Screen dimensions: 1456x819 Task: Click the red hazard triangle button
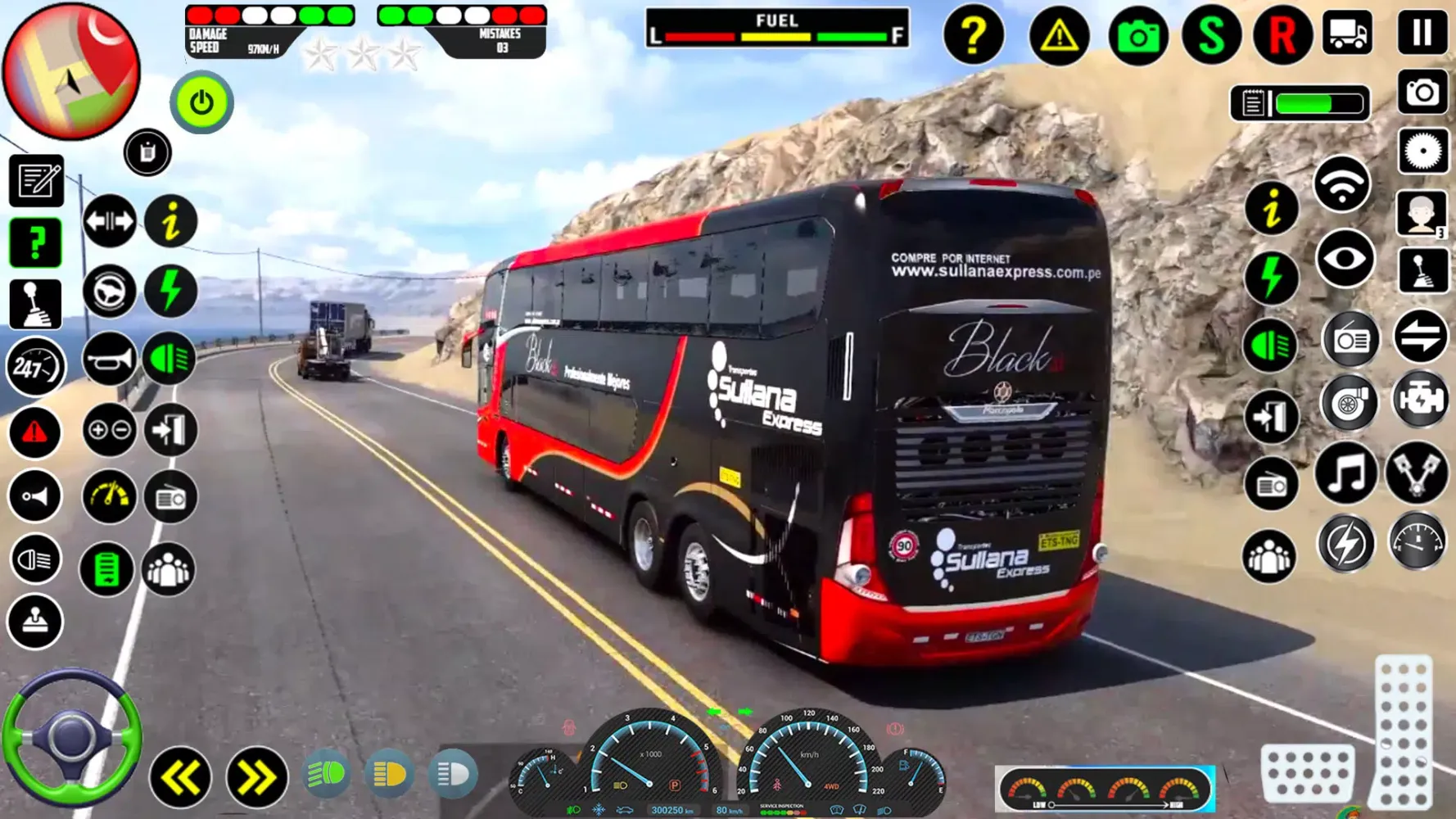[x=34, y=432]
